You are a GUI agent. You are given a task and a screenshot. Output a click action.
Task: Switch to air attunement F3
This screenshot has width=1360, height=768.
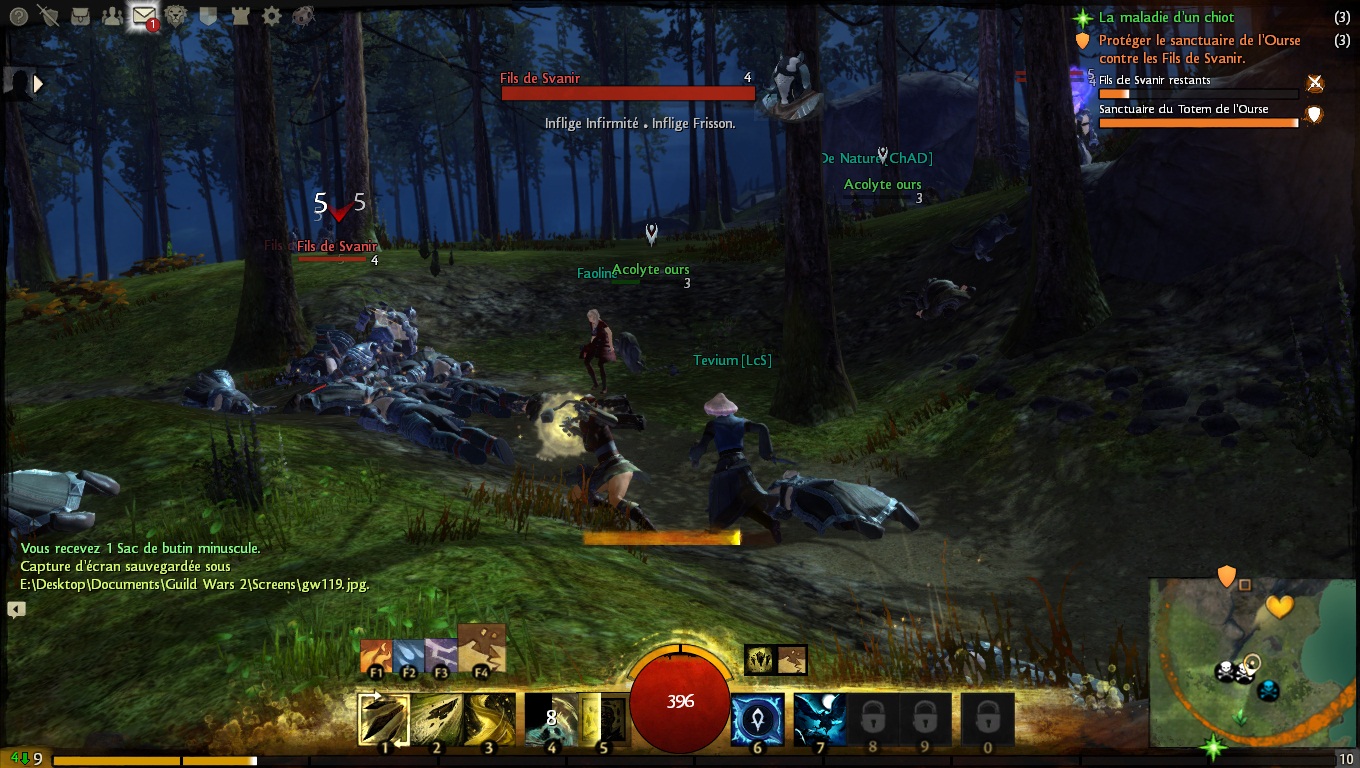440,657
